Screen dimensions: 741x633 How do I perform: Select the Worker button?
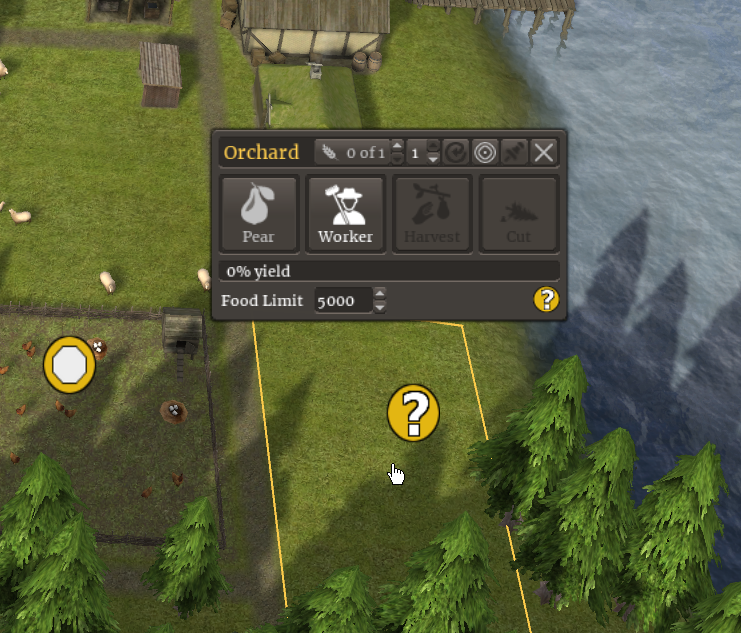pyautogui.click(x=345, y=214)
